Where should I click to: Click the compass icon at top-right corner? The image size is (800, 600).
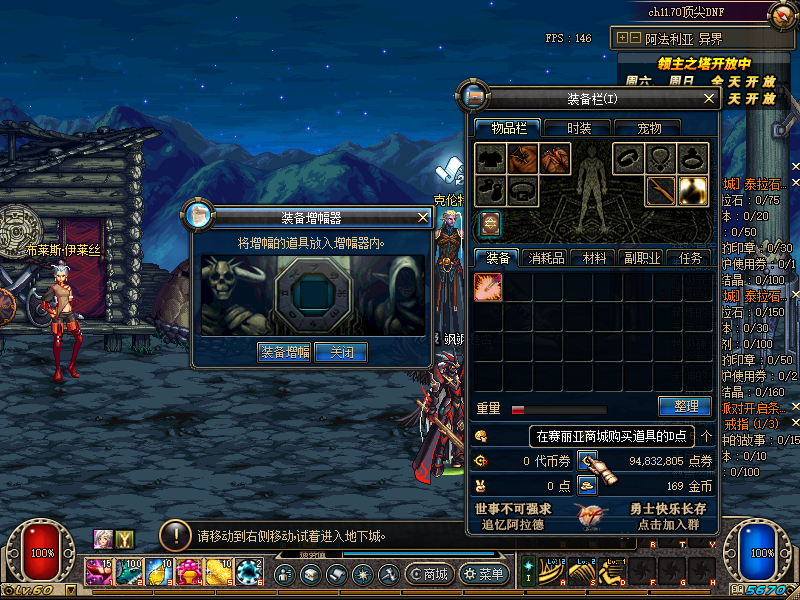click(x=783, y=15)
